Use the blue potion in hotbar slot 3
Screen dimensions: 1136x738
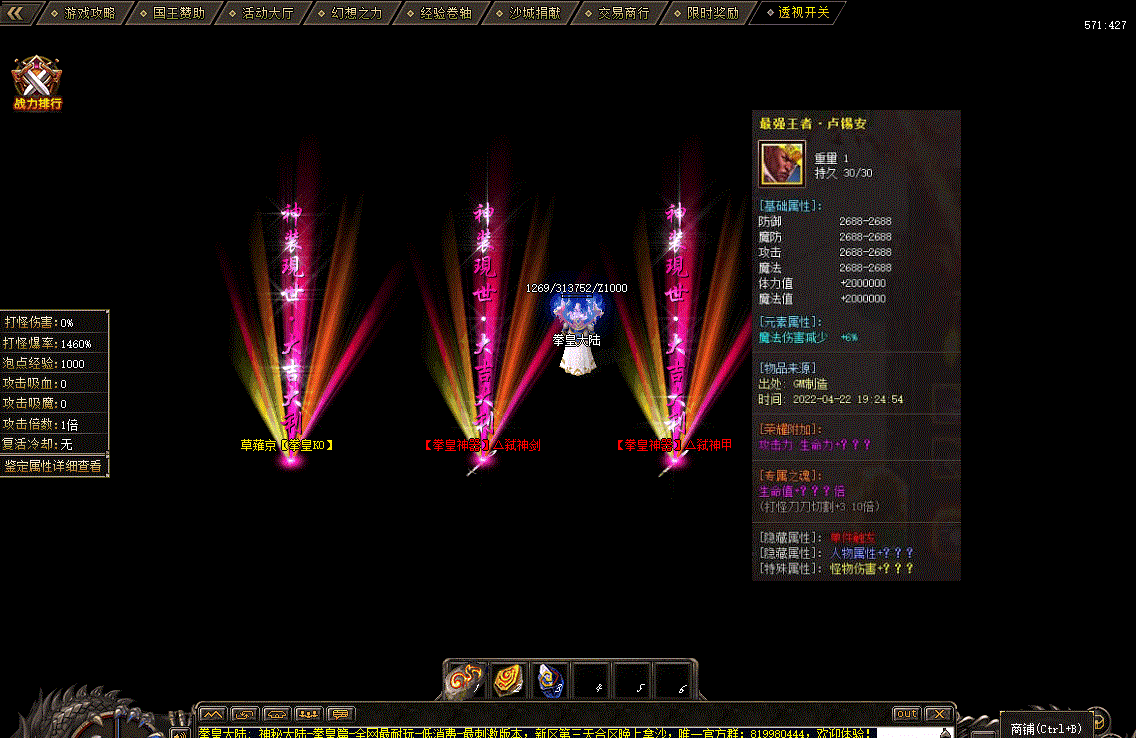click(549, 680)
